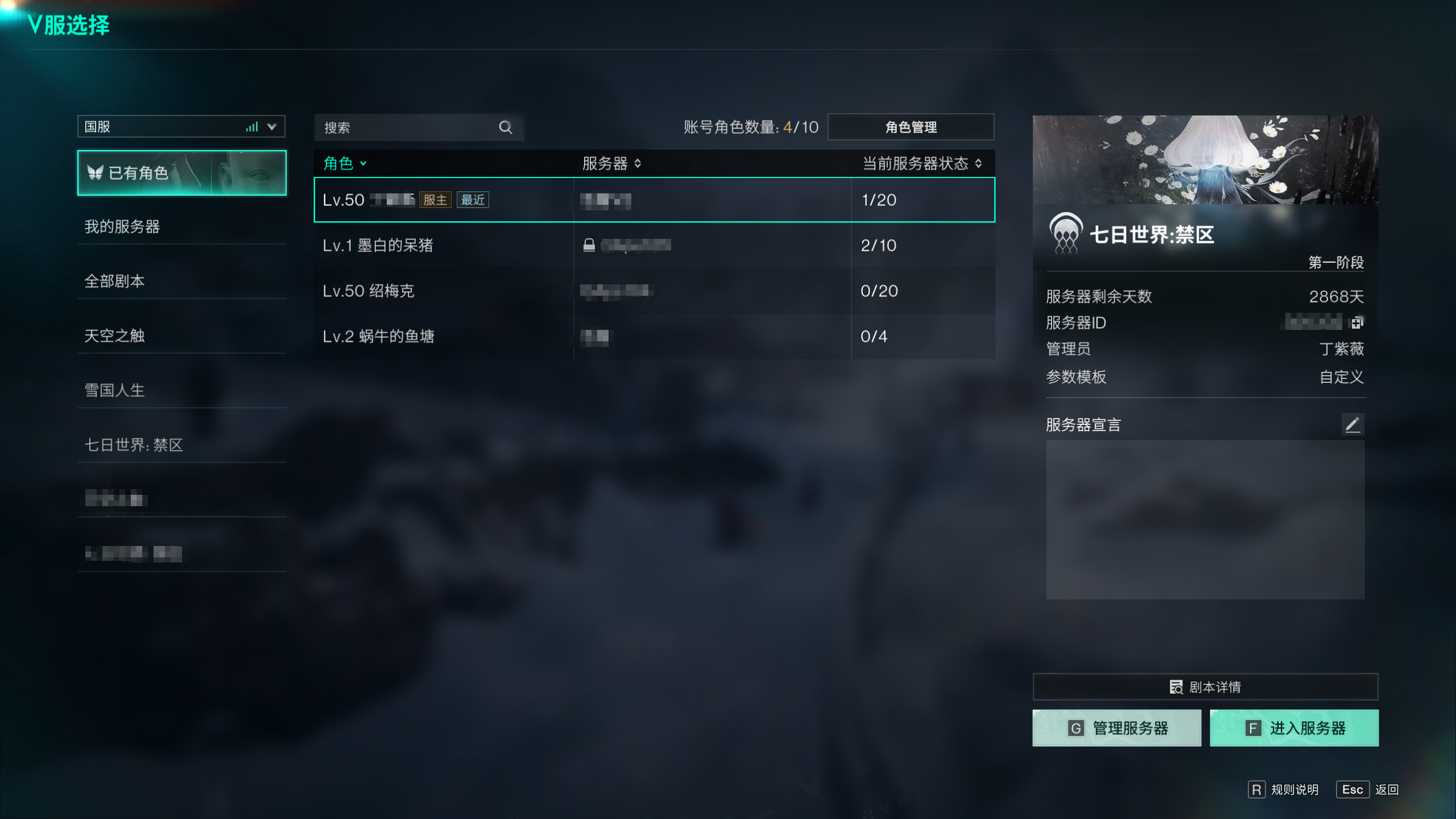Pick the Lv.50 绍梅克 character row

click(x=654, y=291)
